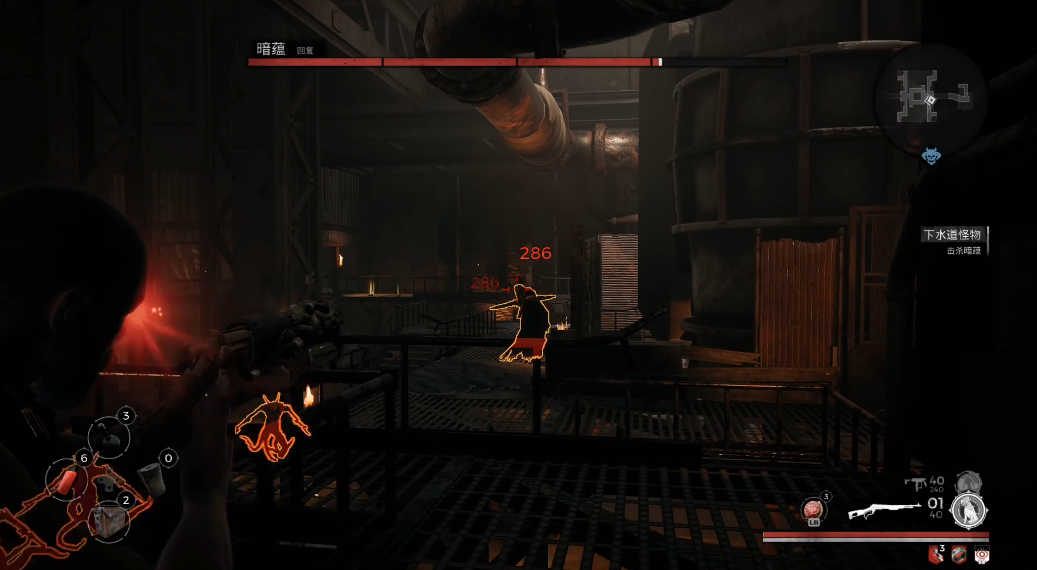Activate the large archetype skill emblem
The height and width of the screenshot is (570, 1037).
(x=967, y=510)
